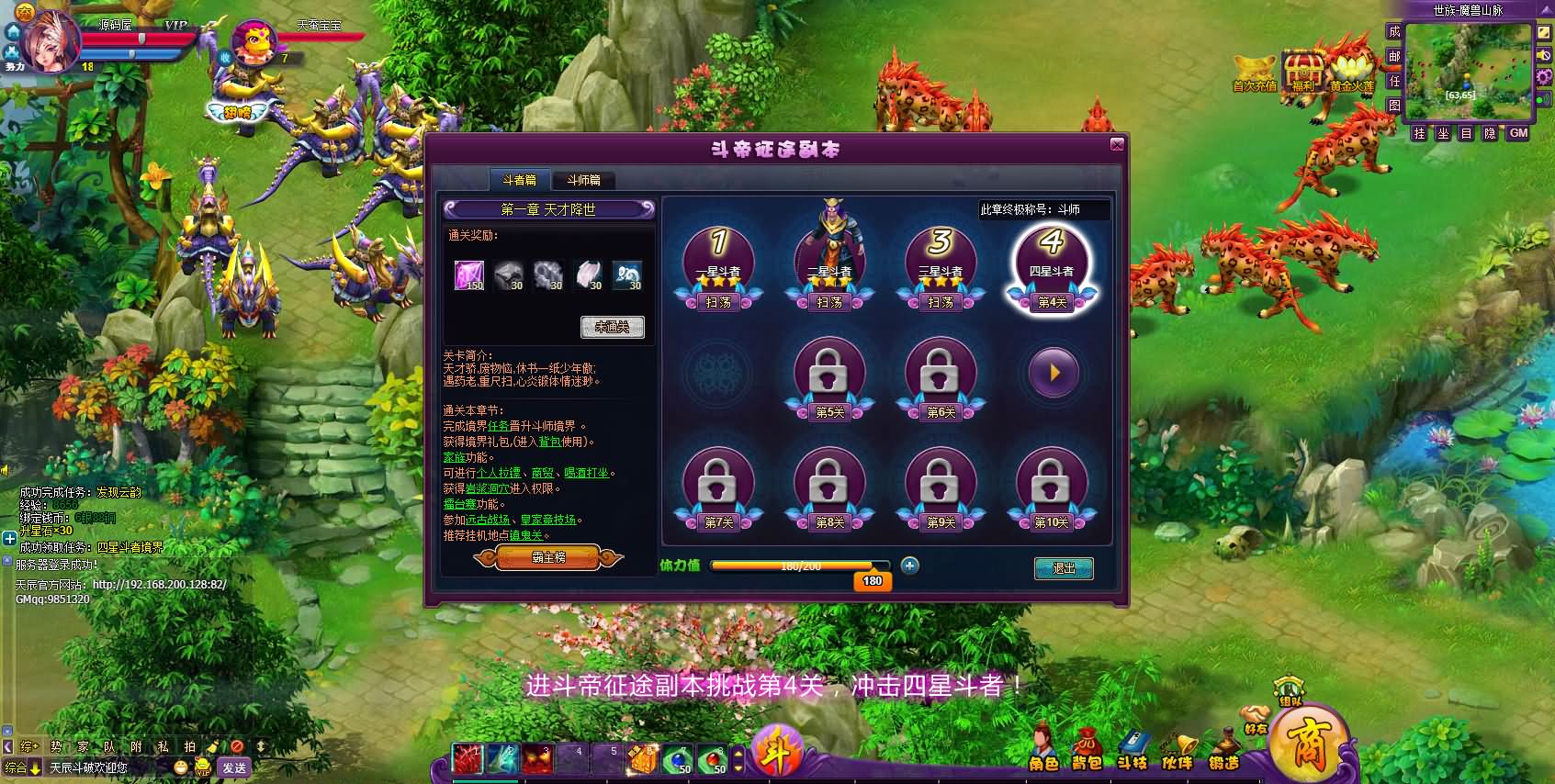Open the 角色 character panel
This screenshot has height=784, width=1555.
click(1042, 750)
